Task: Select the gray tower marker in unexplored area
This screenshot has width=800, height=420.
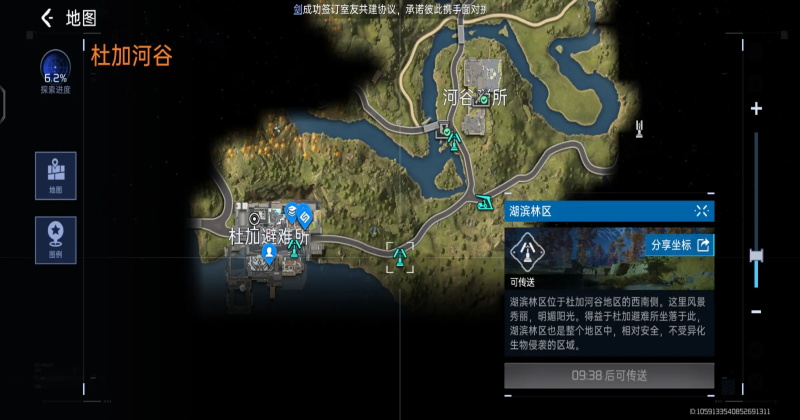Action: coord(638,129)
